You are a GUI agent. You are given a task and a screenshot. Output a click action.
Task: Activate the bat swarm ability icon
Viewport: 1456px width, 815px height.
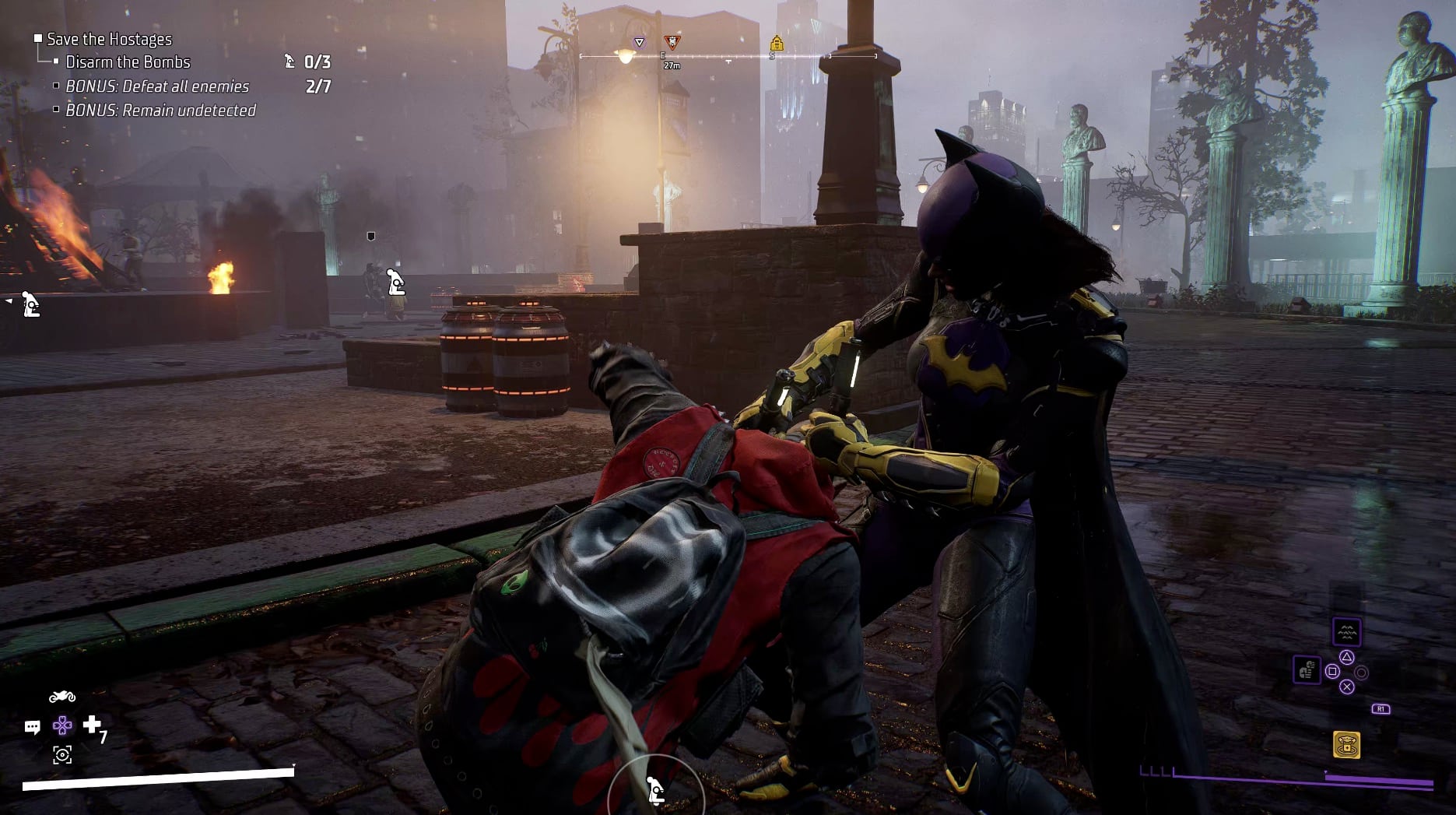pos(1346,631)
